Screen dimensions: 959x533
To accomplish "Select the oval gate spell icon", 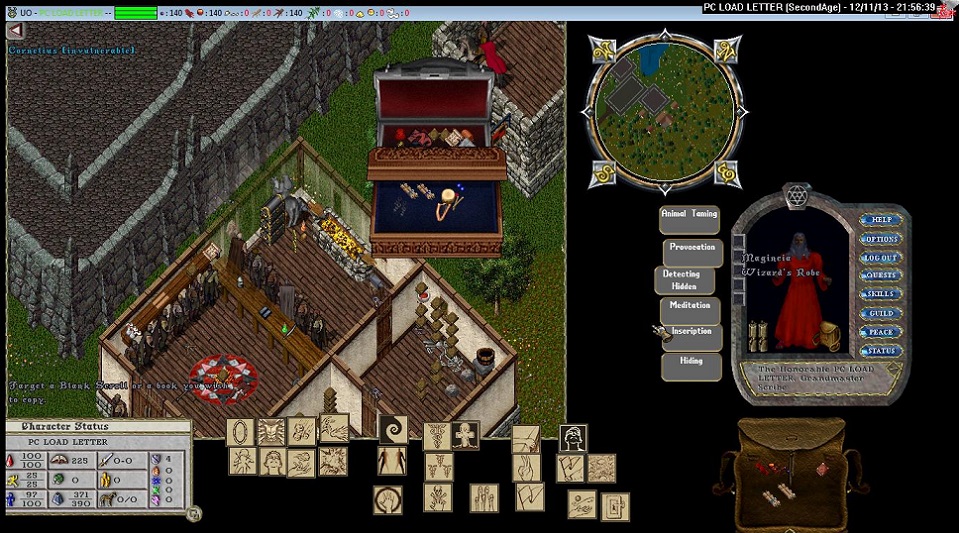I will pos(240,432).
